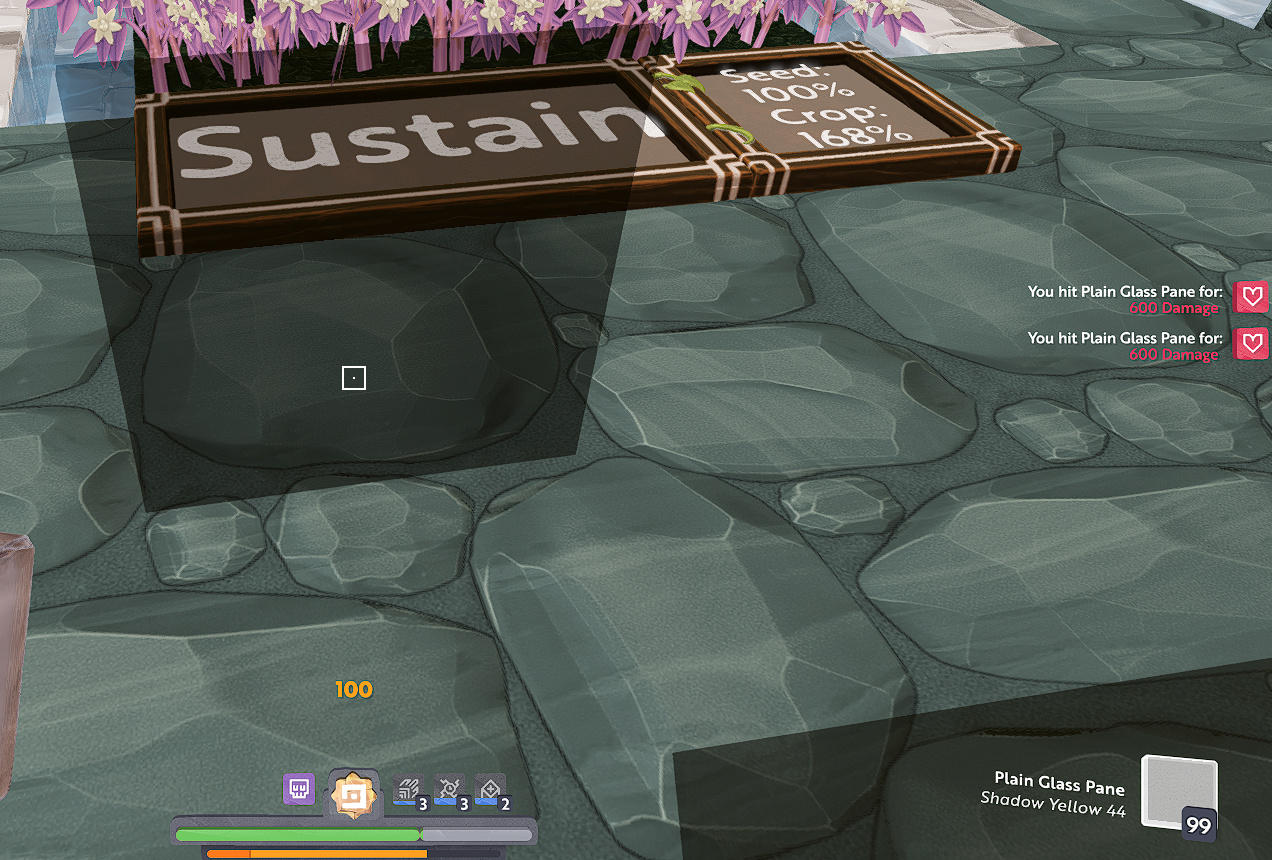Select the Plain Glass Pane held item slot

(1180, 793)
